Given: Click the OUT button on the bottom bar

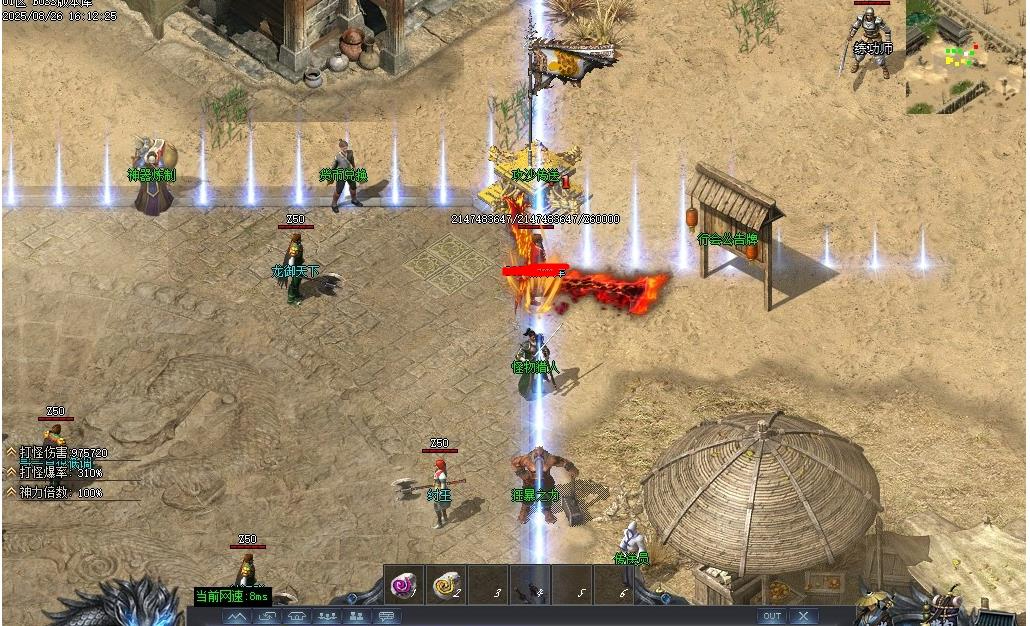Looking at the screenshot, I should 771,616.
